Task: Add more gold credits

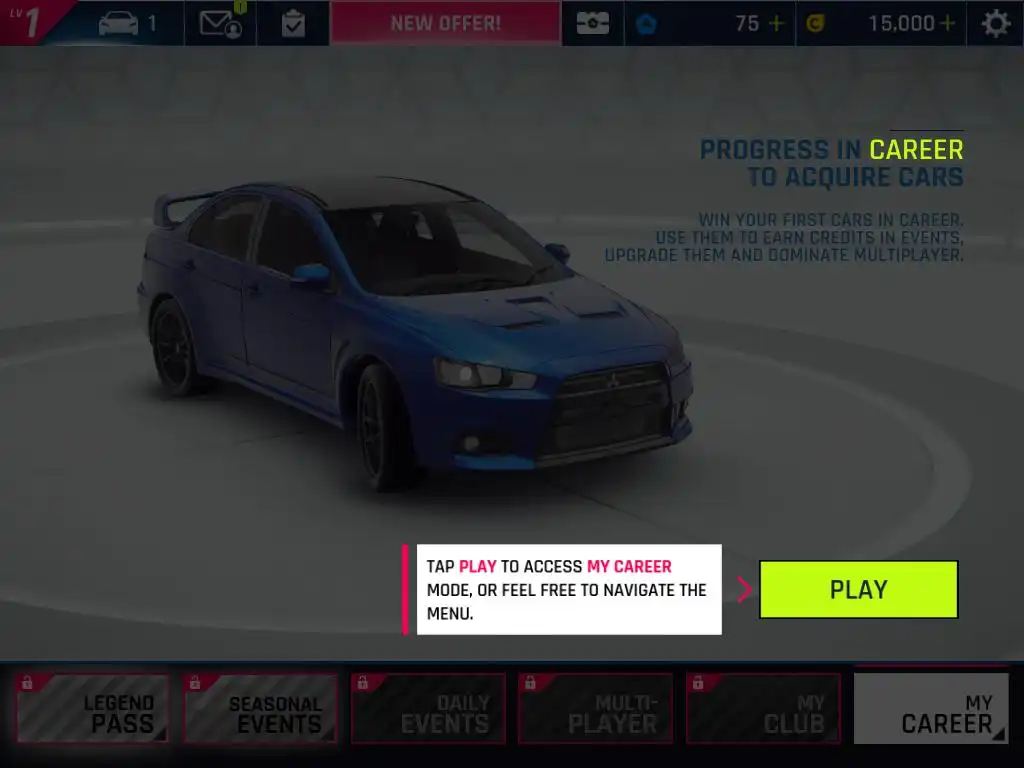Action: pyautogui.click(x=947, y=23)
